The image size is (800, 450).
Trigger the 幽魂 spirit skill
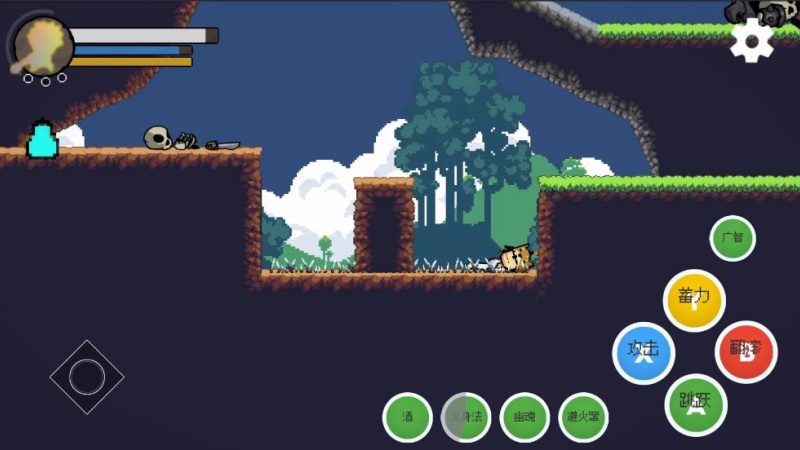click(525, 417)
